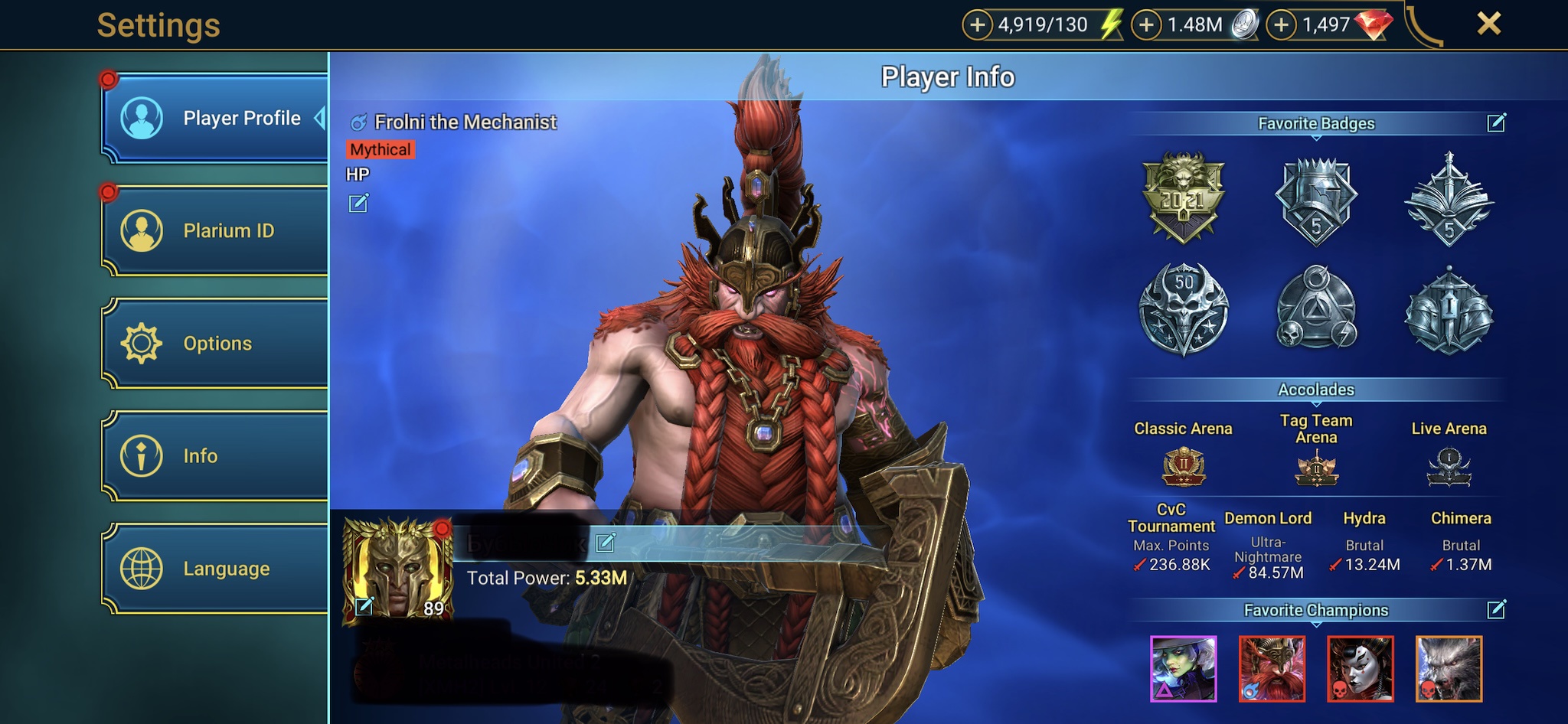Viewport: 1568px width, 724px height.
Task: Show the Info section
Action: coord(216,456)
